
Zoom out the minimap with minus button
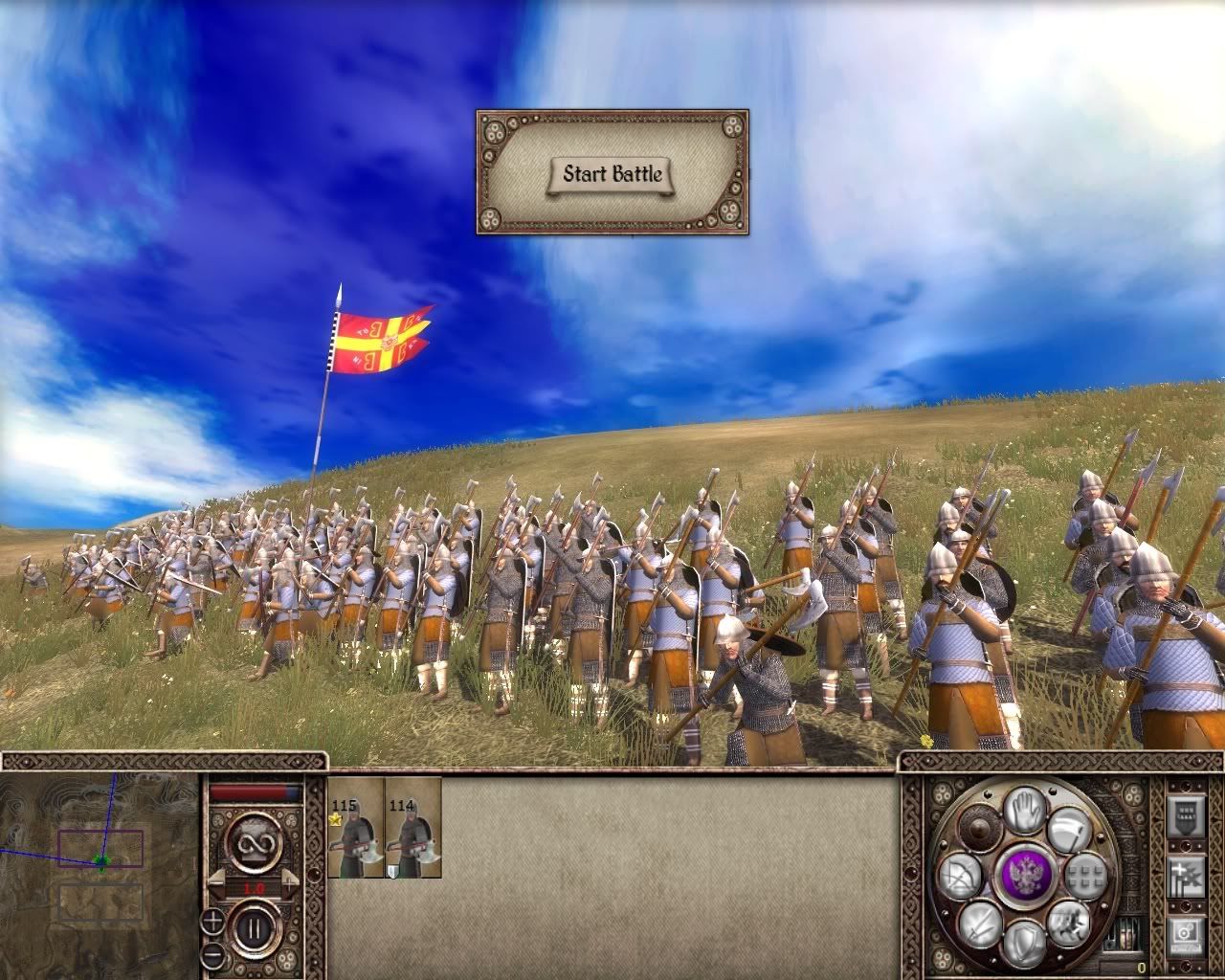coord(212,954)
